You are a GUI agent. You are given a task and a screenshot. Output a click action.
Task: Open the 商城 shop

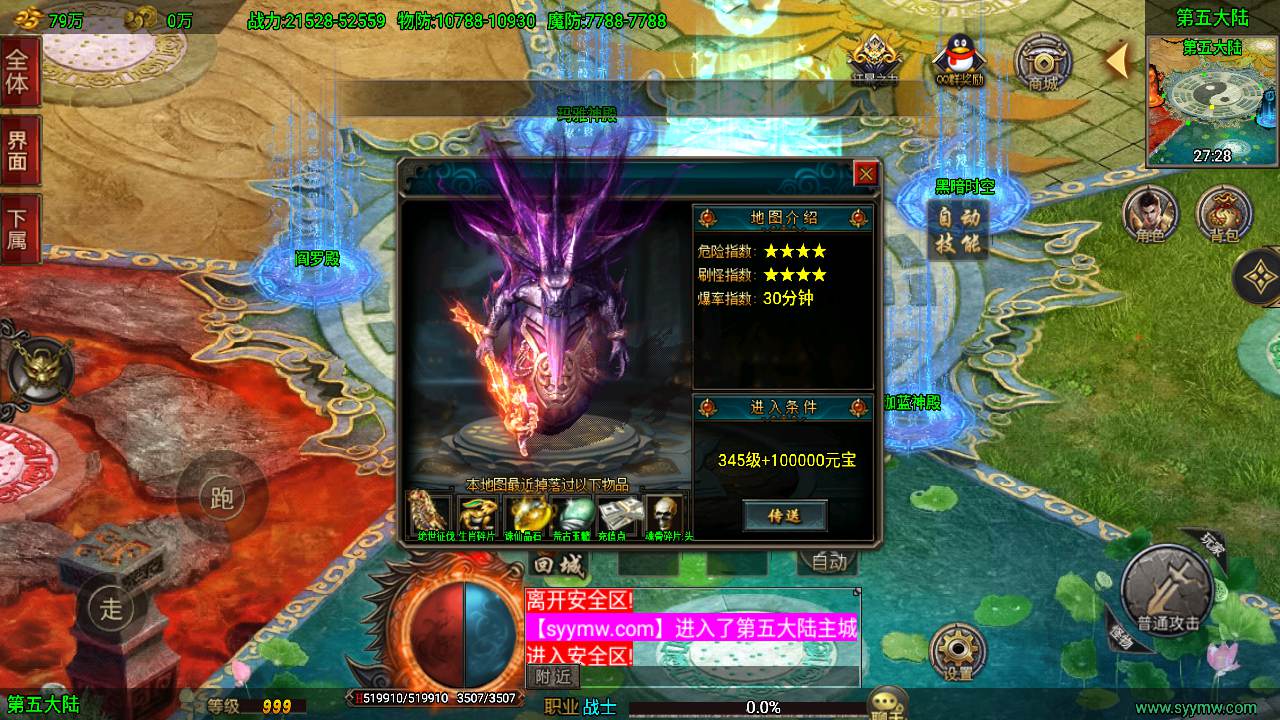(1042, 63)
